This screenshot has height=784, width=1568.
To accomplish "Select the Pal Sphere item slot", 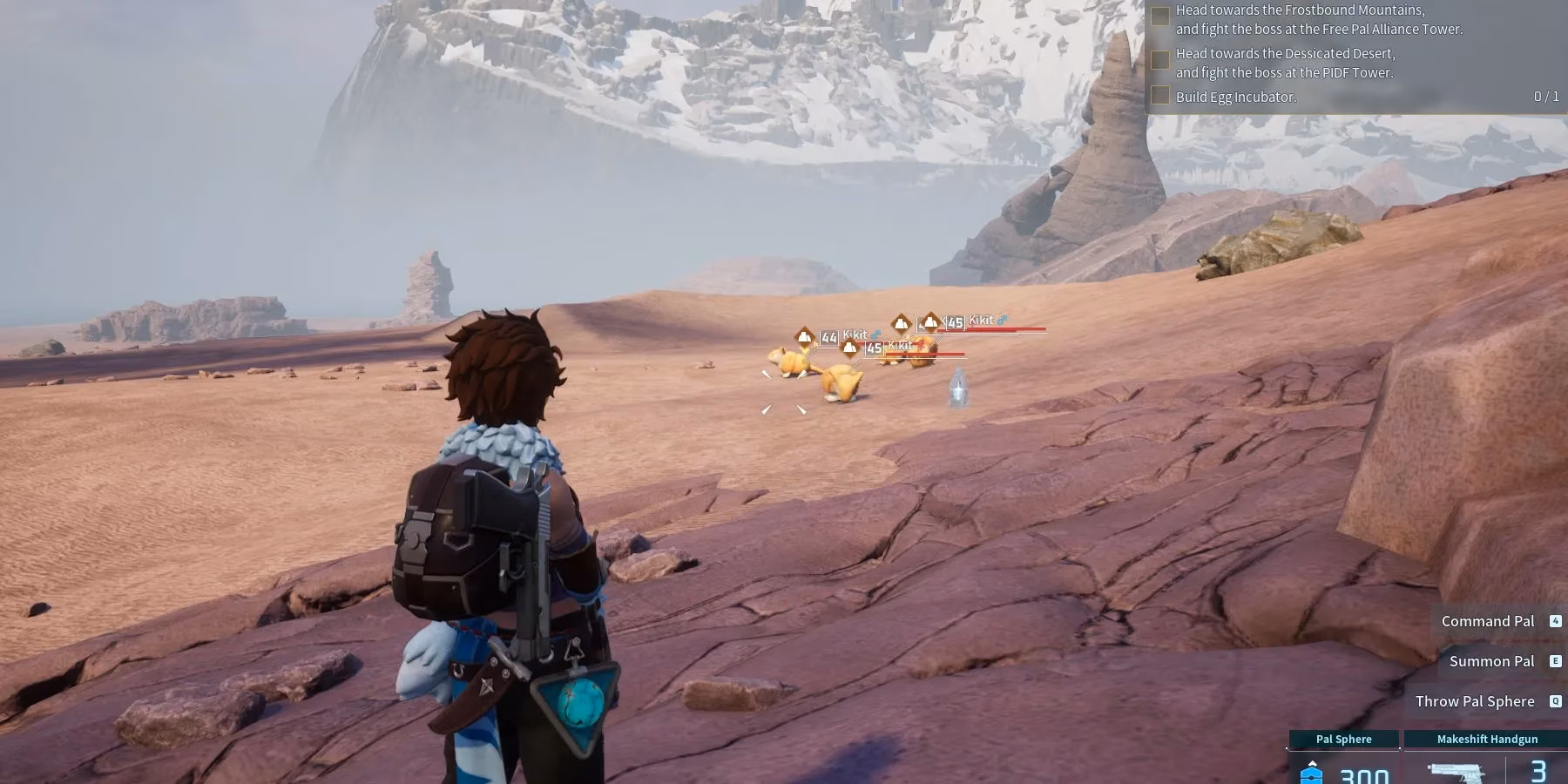I will (1343, 760).
